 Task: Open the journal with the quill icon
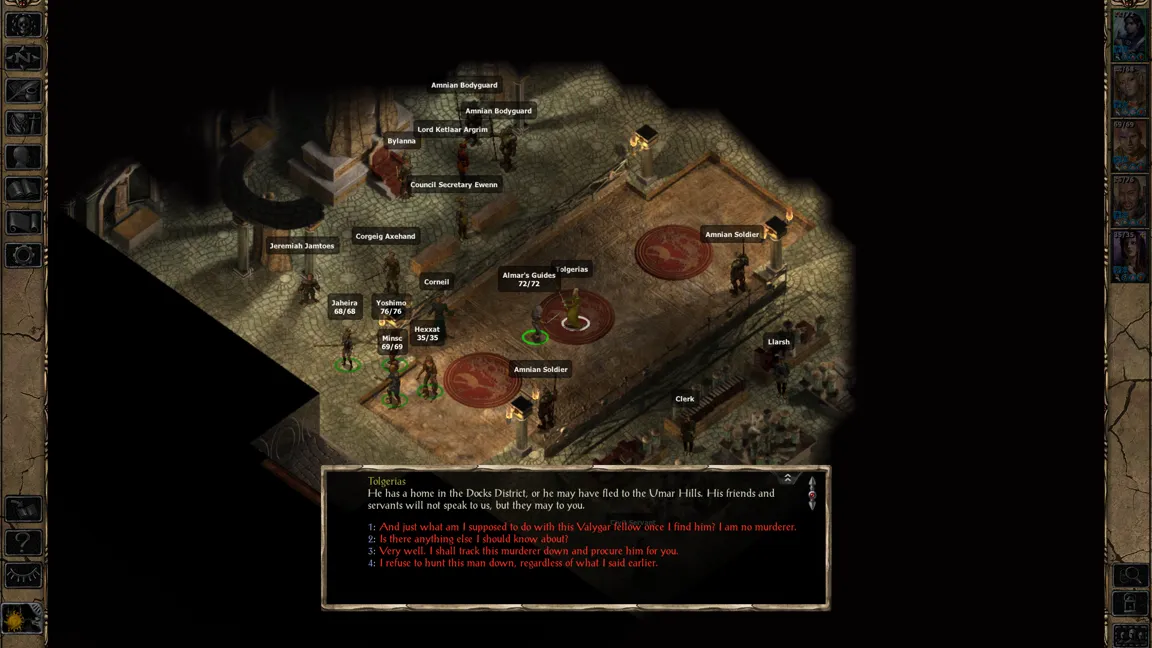click(x=23, y=91)
